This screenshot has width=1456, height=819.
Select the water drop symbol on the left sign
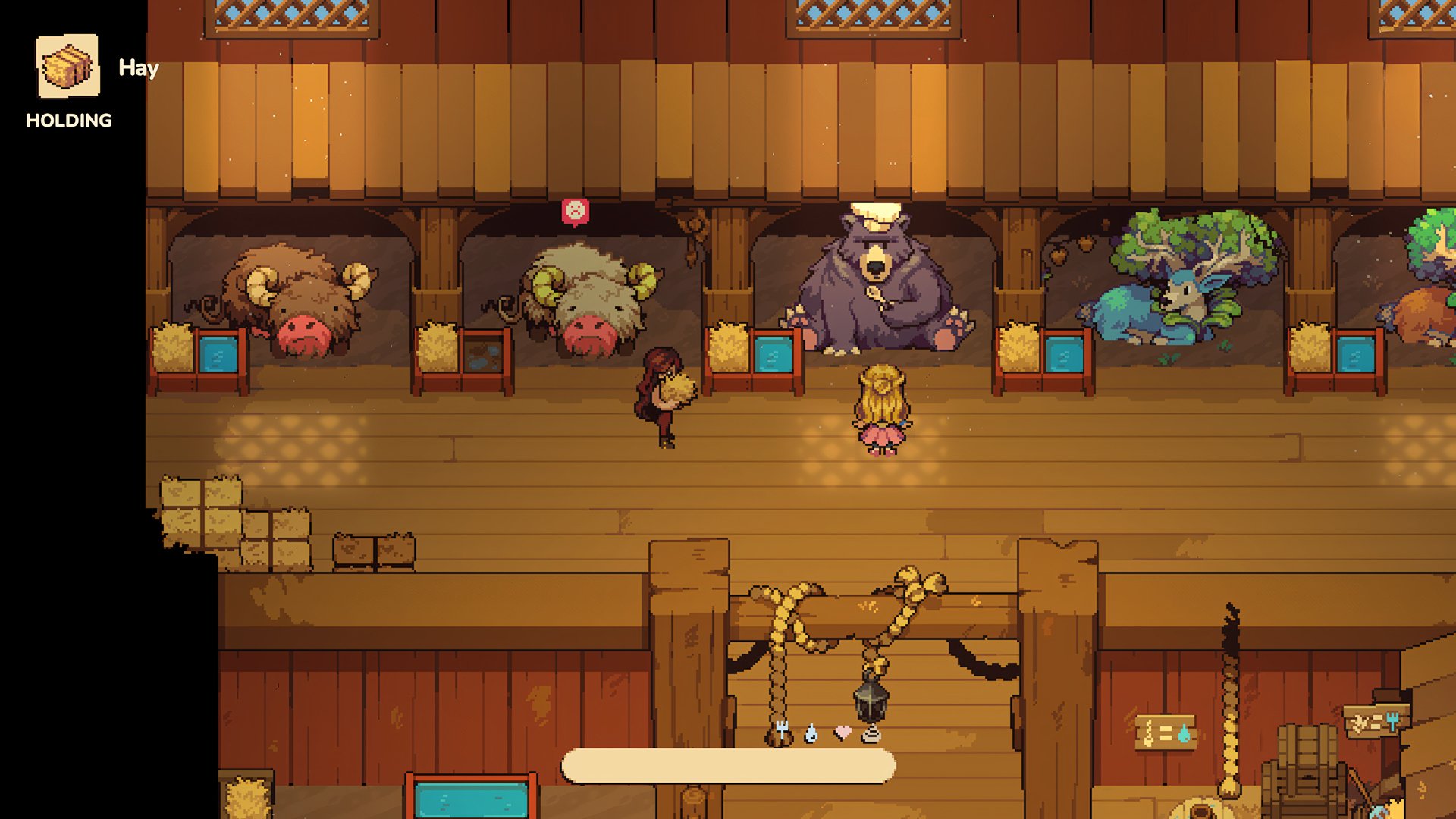tap(1184, 734)
